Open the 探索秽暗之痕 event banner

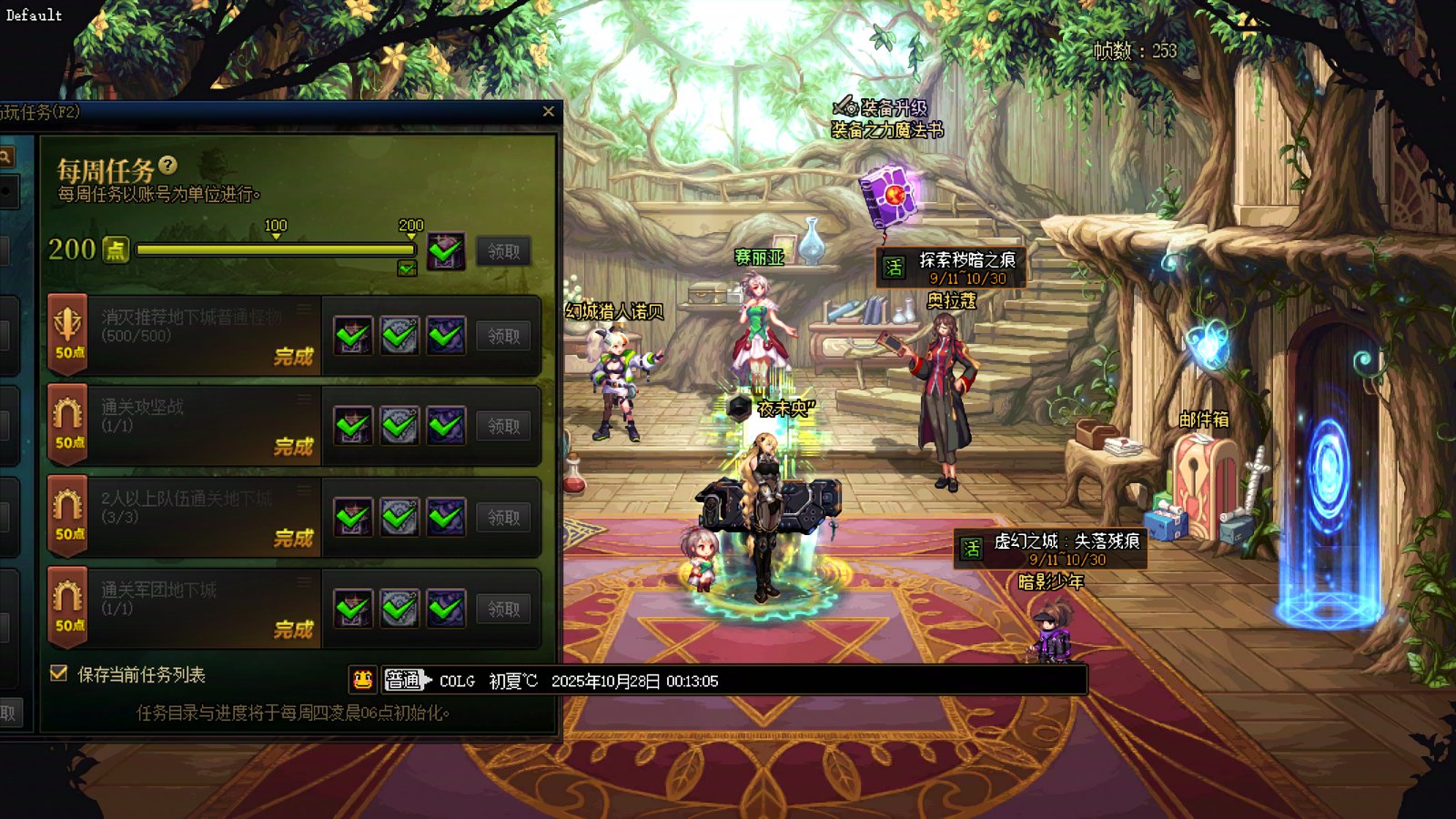(951, 268)
